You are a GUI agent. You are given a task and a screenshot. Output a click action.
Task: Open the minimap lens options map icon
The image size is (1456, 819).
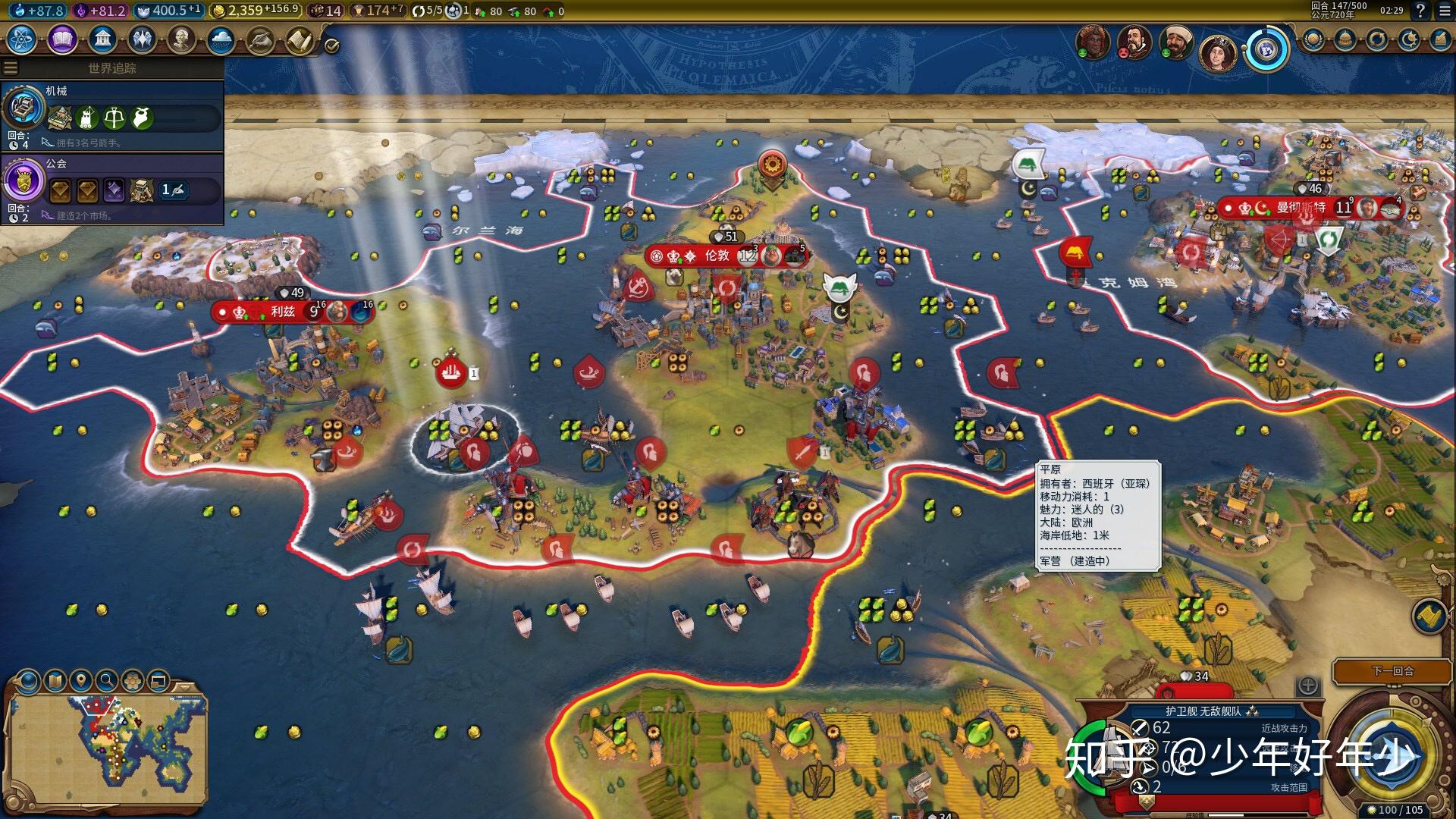click(x=55, y=681)
